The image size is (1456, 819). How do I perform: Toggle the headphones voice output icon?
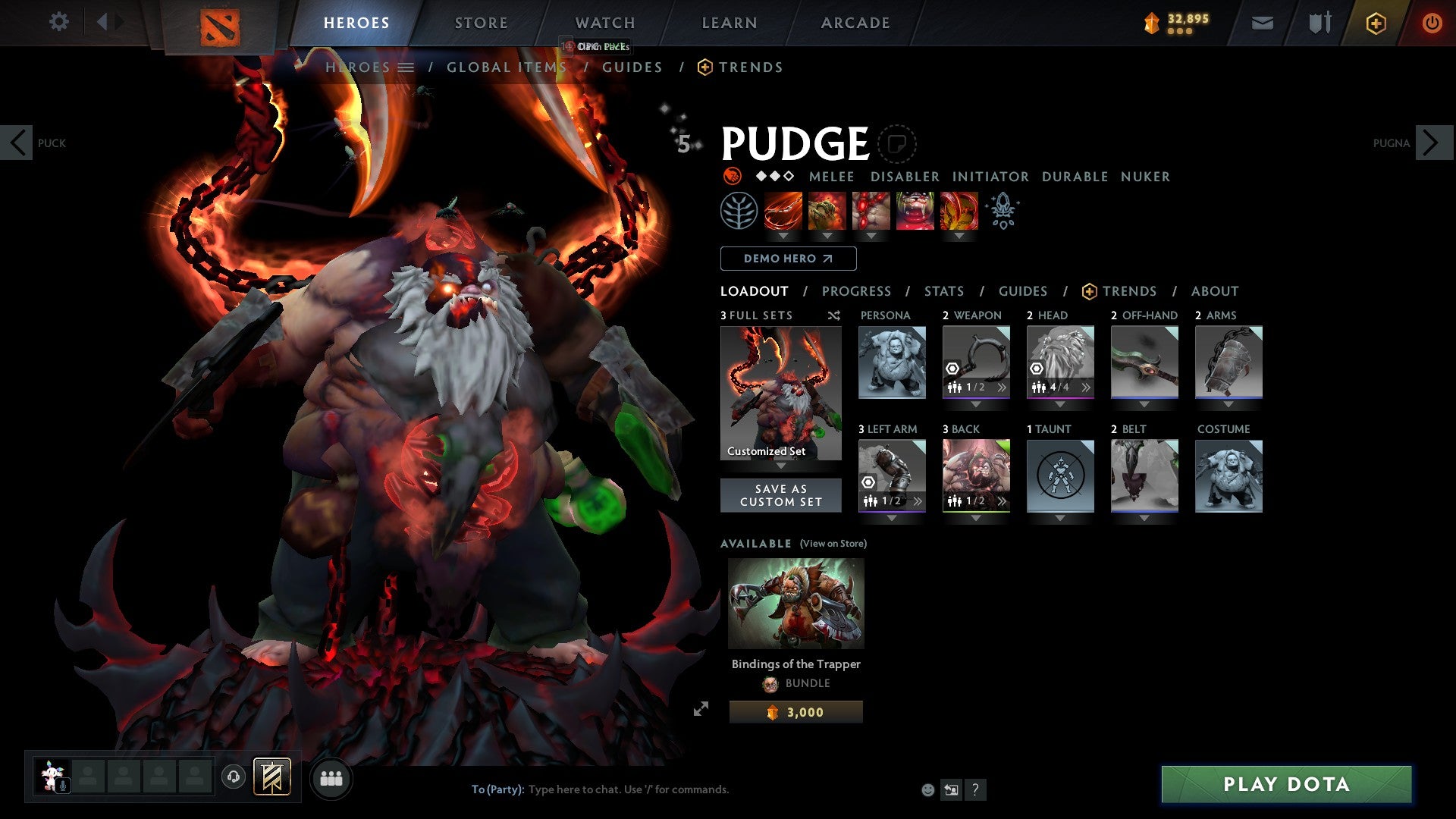233,777
